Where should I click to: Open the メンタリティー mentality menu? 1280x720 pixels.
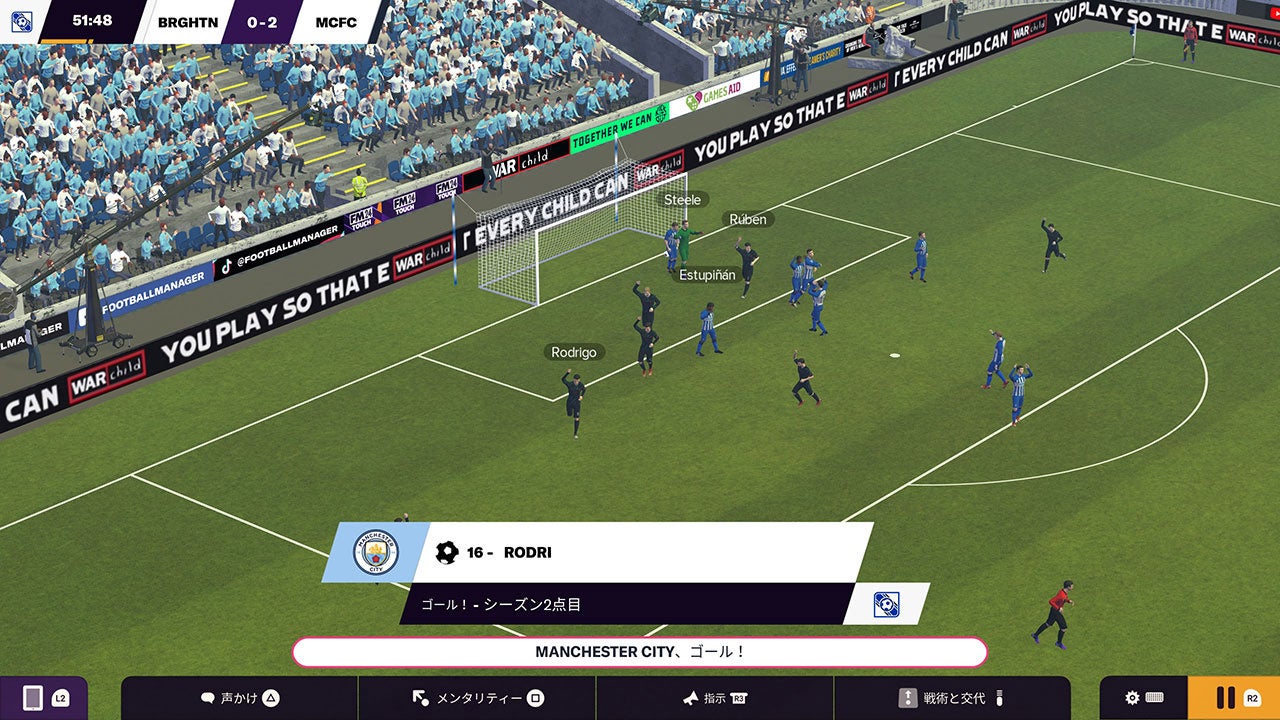coord(477,698)
